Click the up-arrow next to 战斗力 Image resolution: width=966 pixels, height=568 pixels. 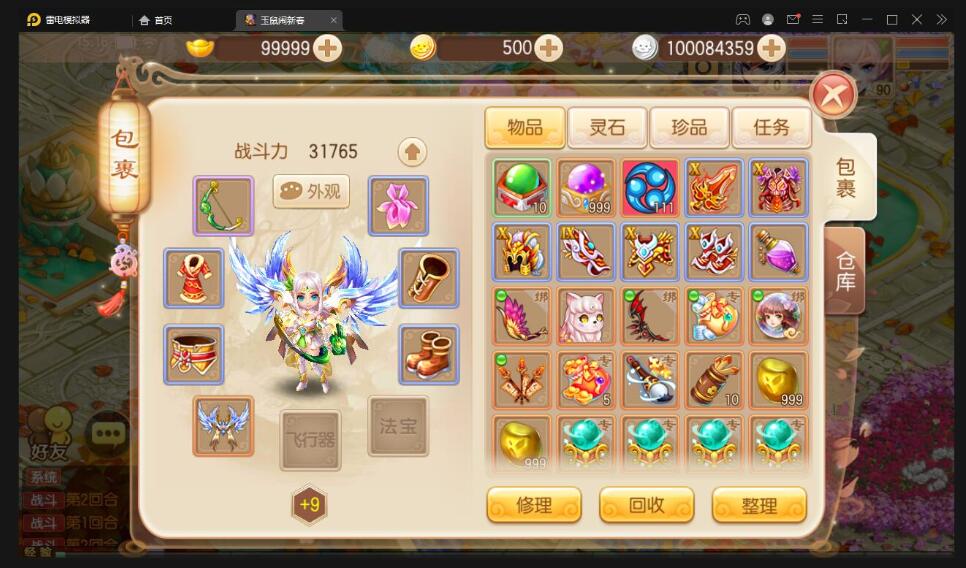click(x=412, y=151)
